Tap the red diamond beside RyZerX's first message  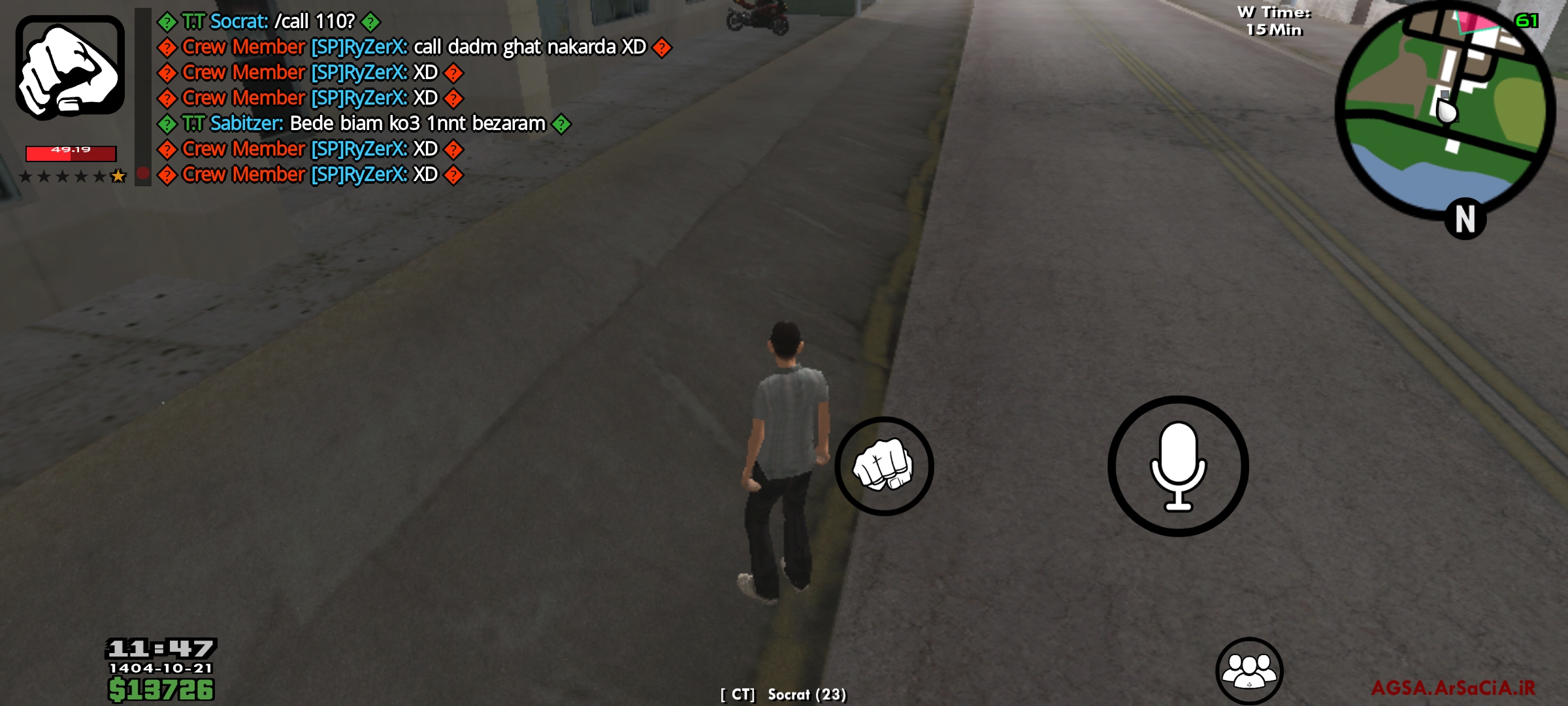click(168, 47)
